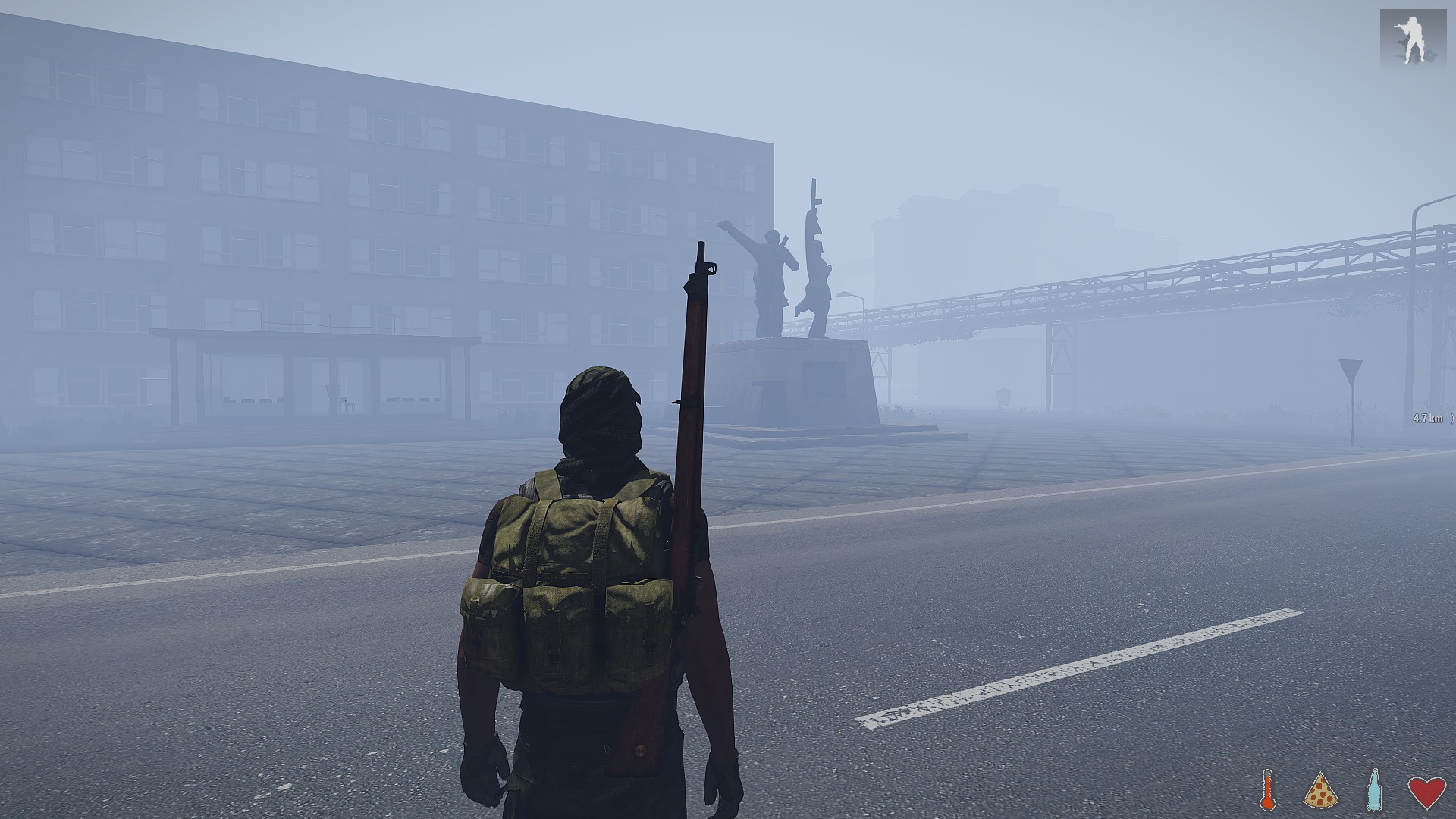Select the bottle thirst icon

tap(1373, 790)
